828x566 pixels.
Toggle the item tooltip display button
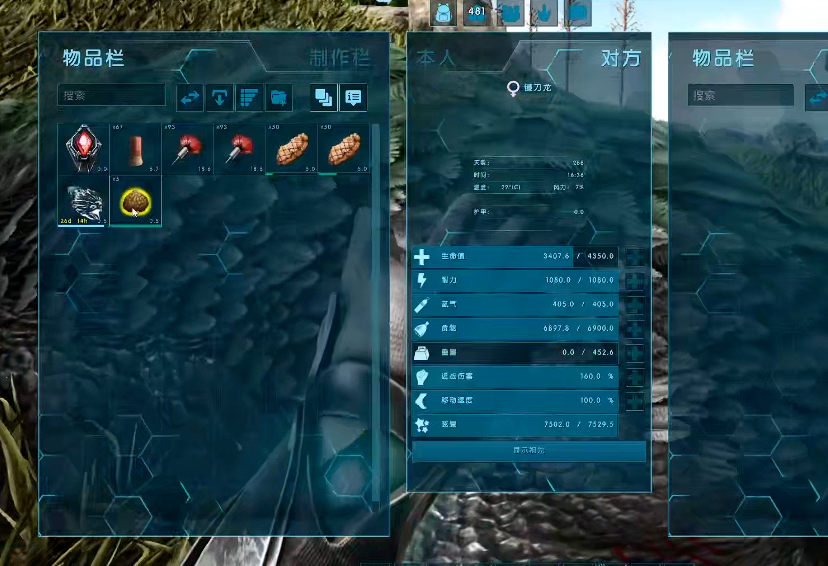pos(352,97)
